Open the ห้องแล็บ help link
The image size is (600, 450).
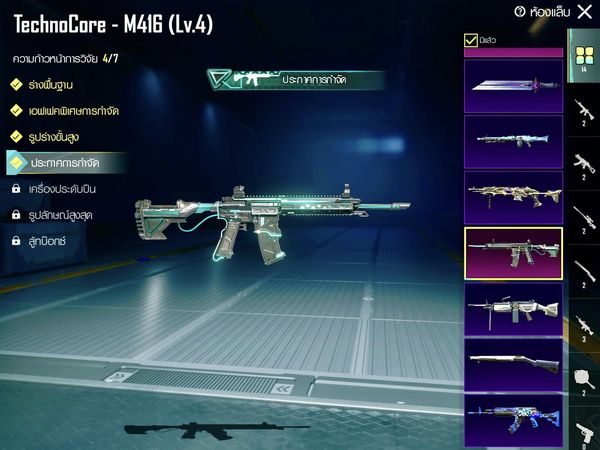click(540, 12)
